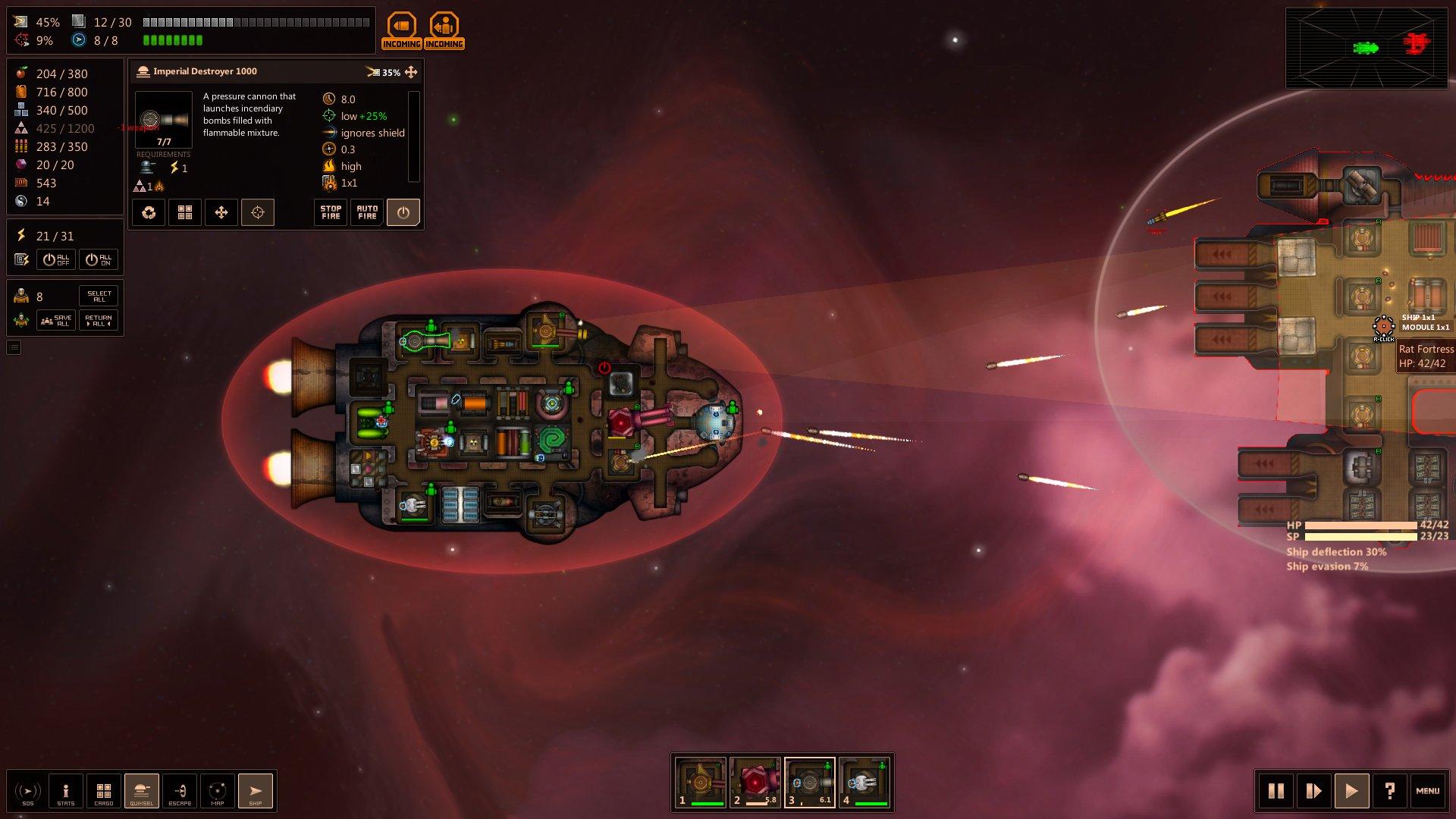Switch to the MAP tab

coord(218,791)
